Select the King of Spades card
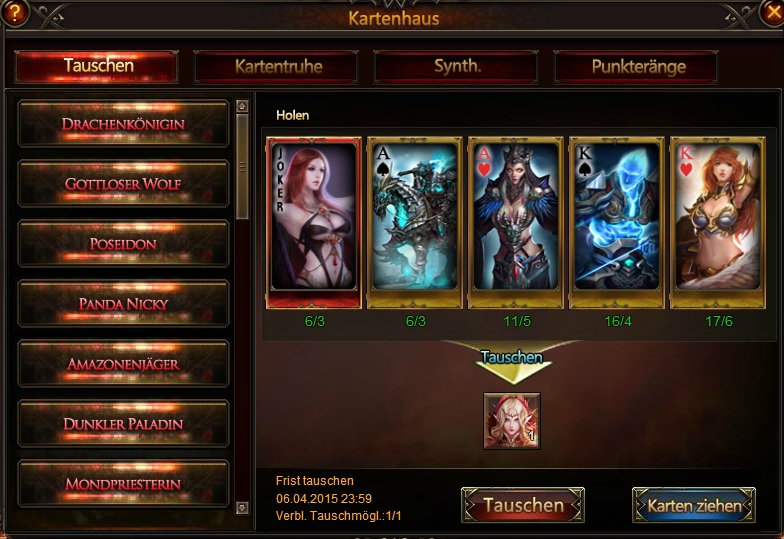This screenshot has height=539, width=784. click(x=616, y=221)
